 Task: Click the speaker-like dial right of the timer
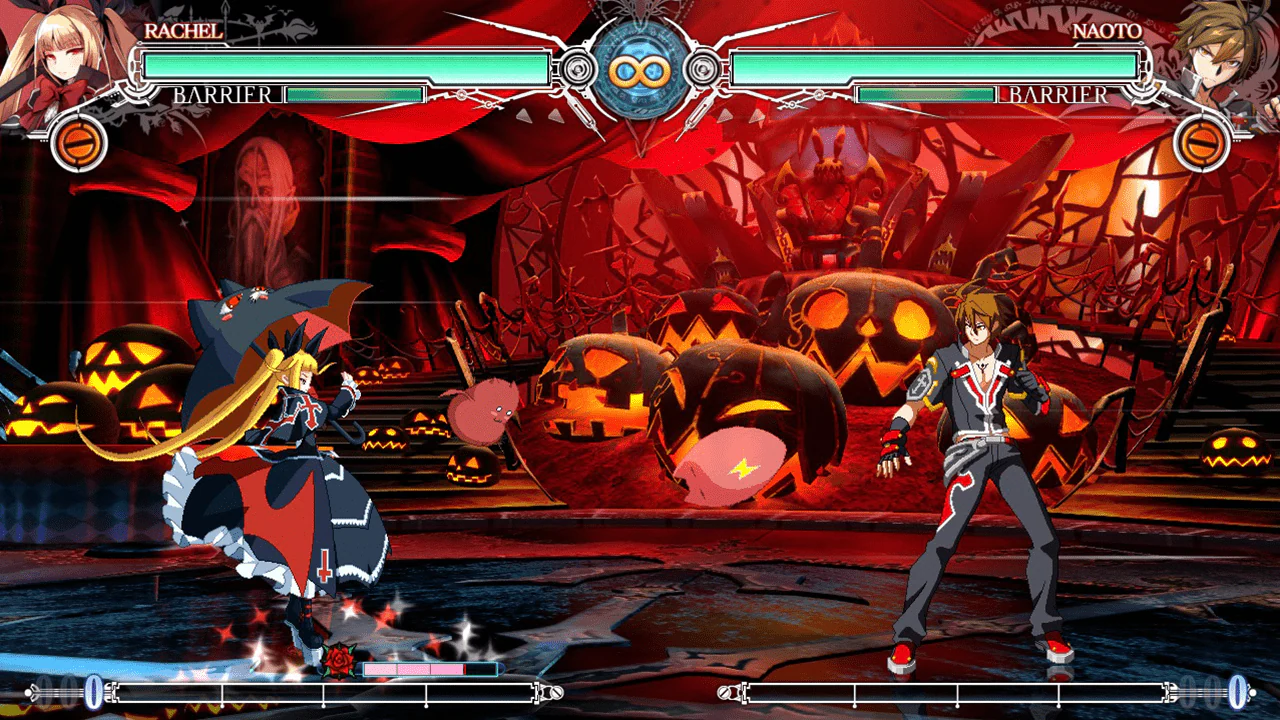[701, 68]
